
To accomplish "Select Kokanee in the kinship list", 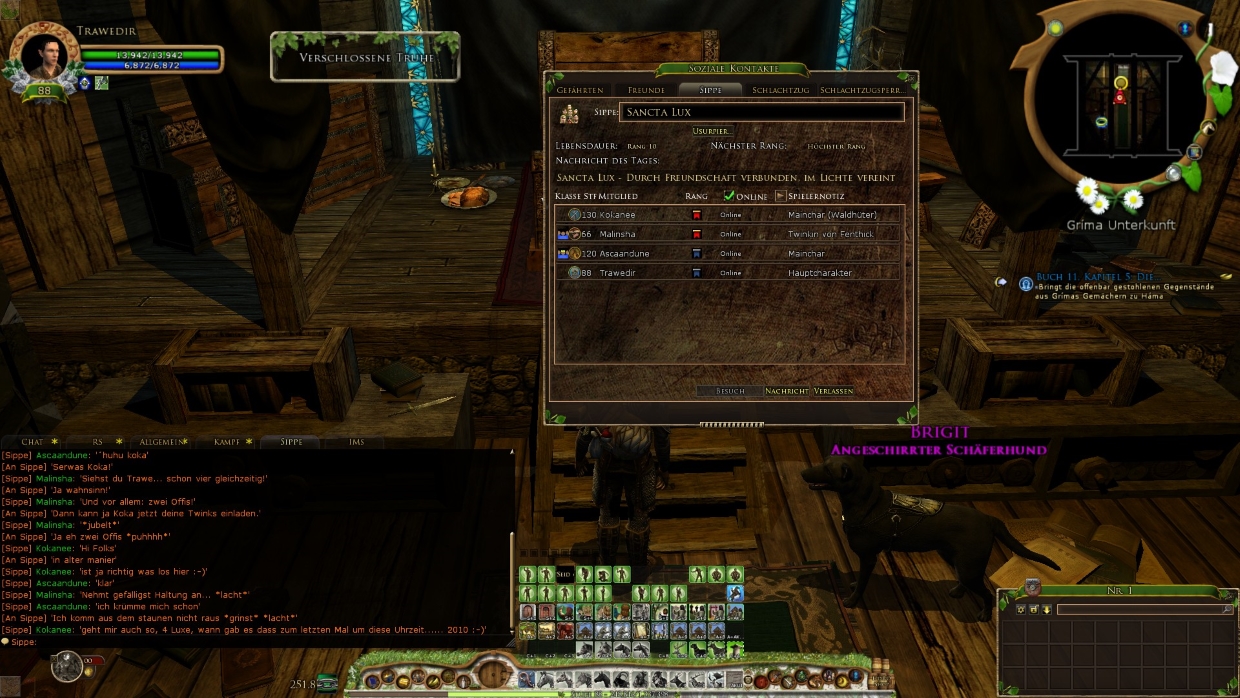I will click(616, 215).
